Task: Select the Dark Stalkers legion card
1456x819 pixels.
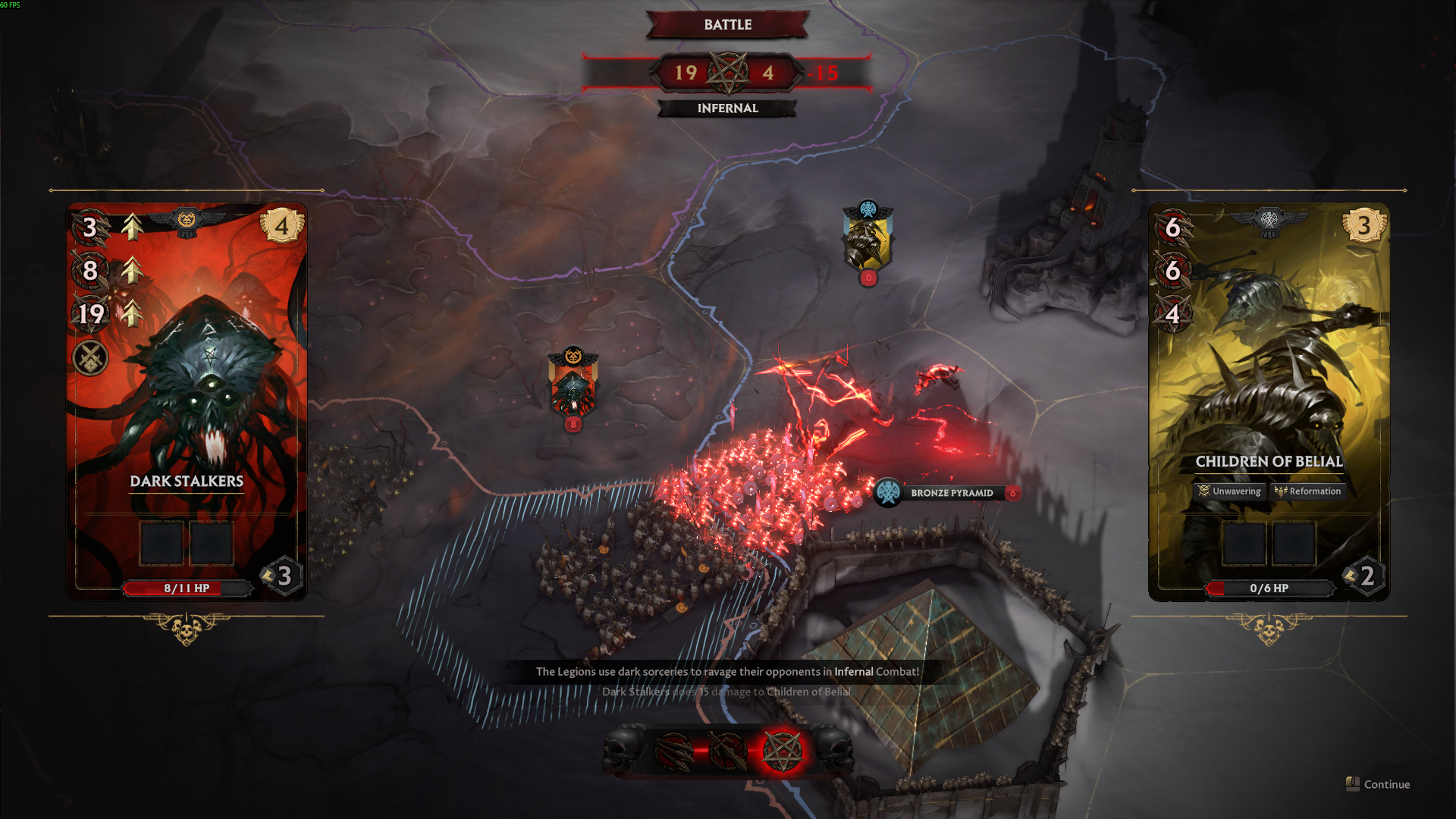Action: tap(187, 402)
